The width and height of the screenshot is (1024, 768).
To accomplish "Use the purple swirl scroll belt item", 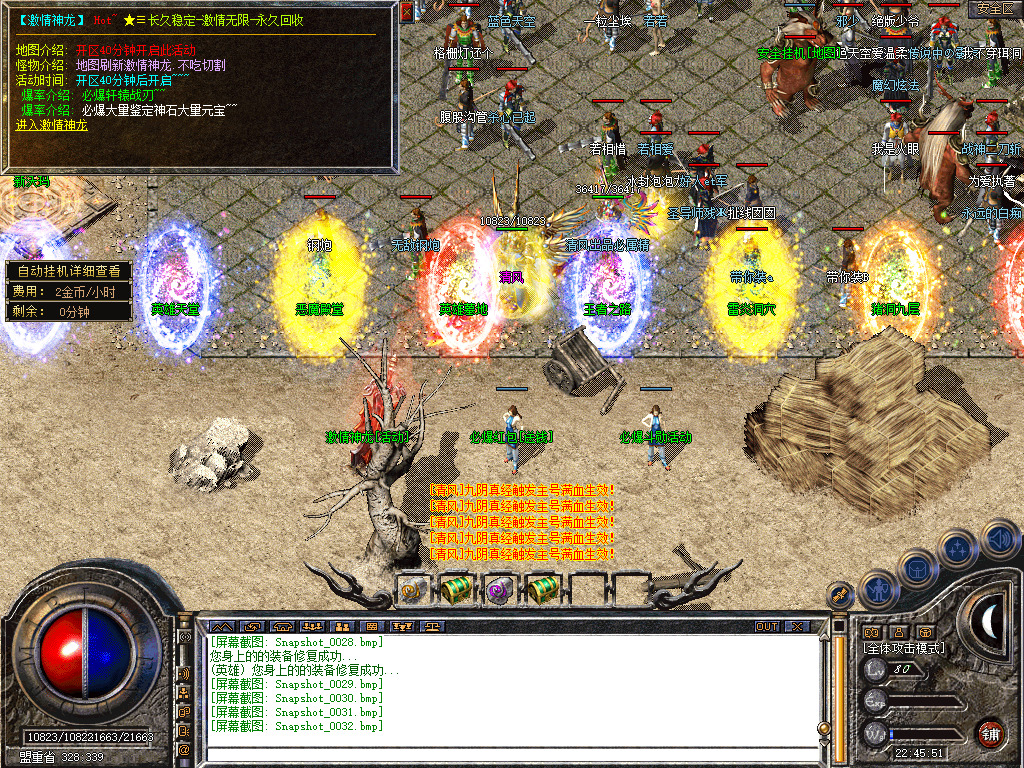I will click(x=499, y=590).
